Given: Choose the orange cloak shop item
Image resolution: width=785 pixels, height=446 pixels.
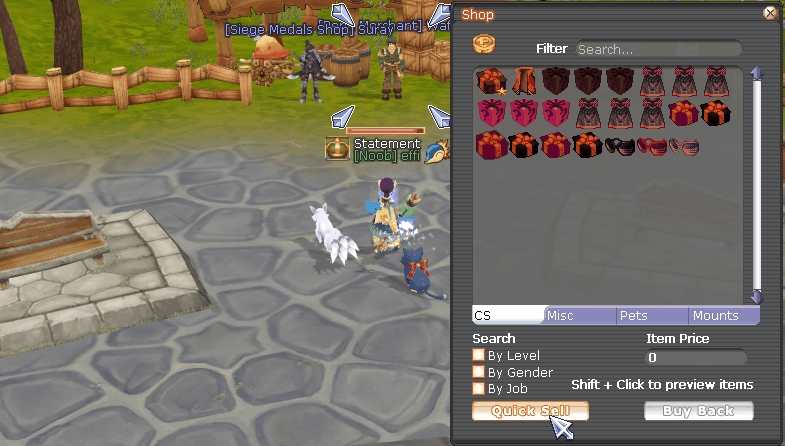Looking at the screenshot, I should pos(523,81).
